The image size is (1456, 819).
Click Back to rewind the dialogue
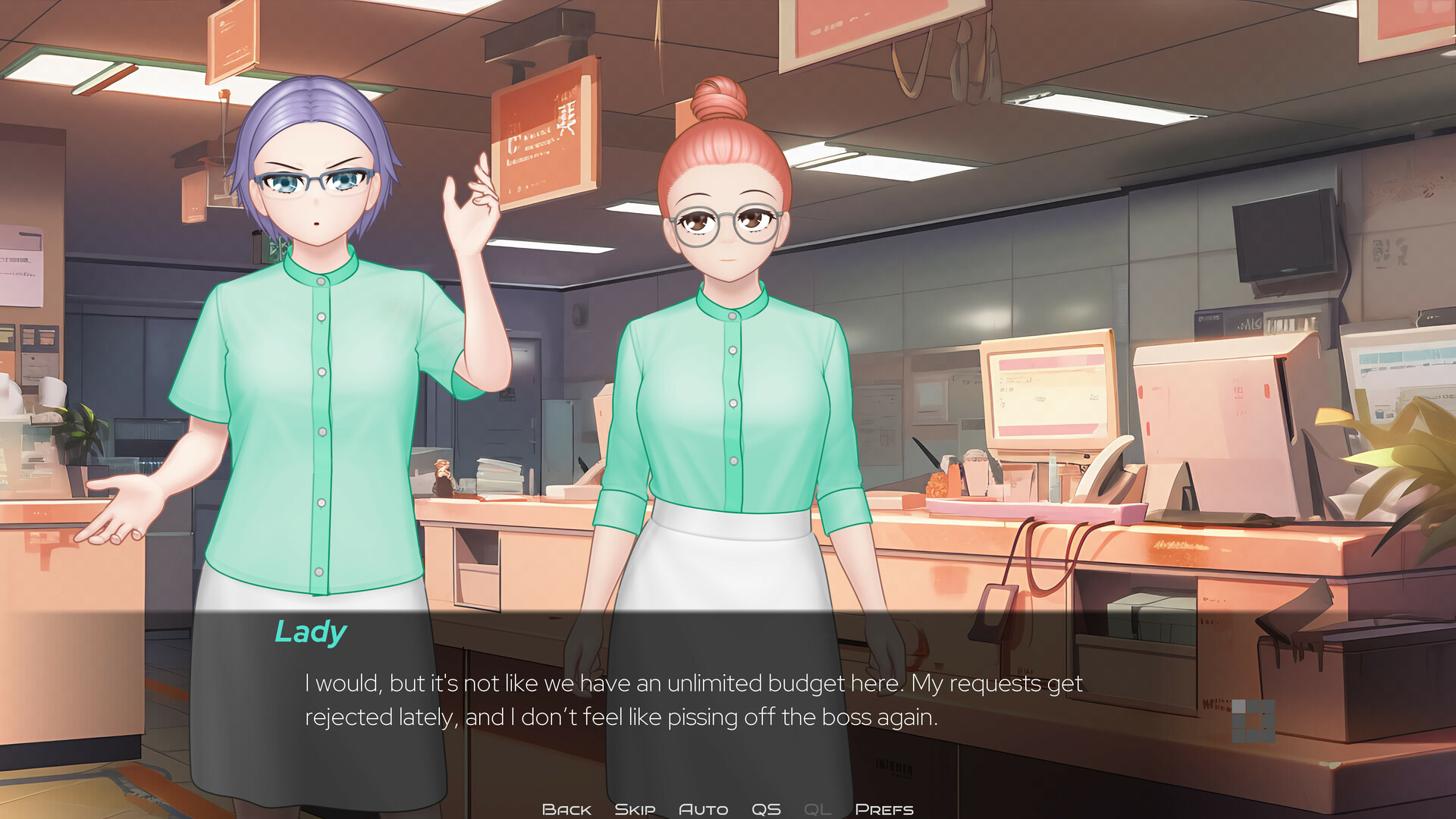(566, 808)
